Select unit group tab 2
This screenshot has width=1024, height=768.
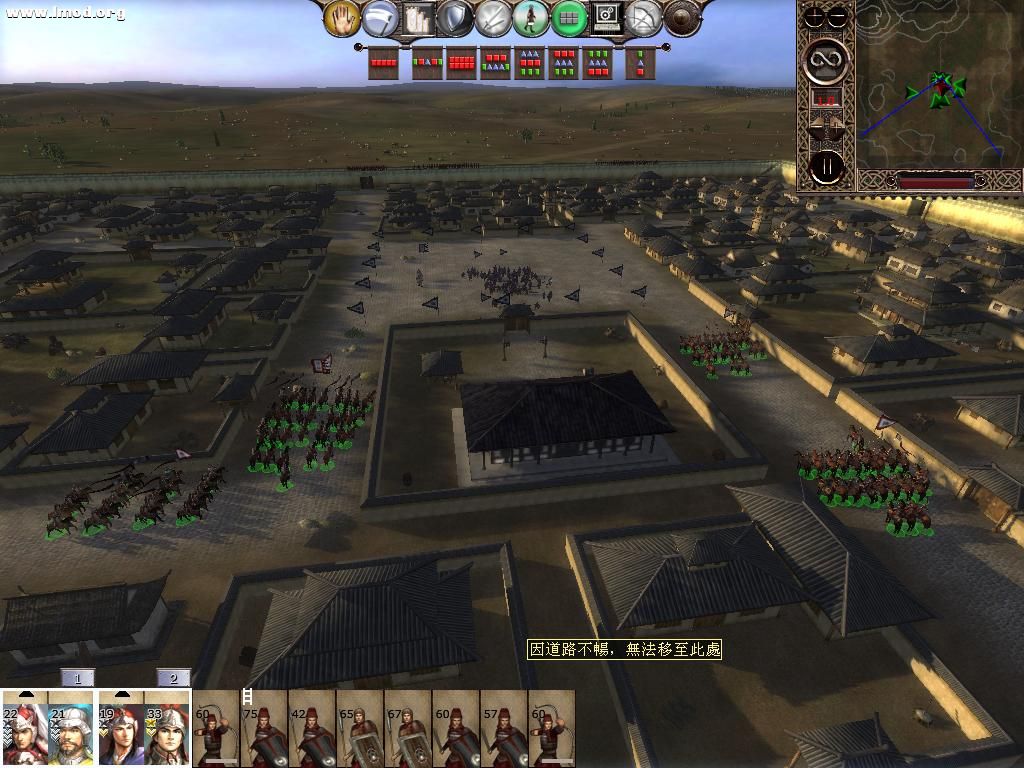[x=173, y=678]
